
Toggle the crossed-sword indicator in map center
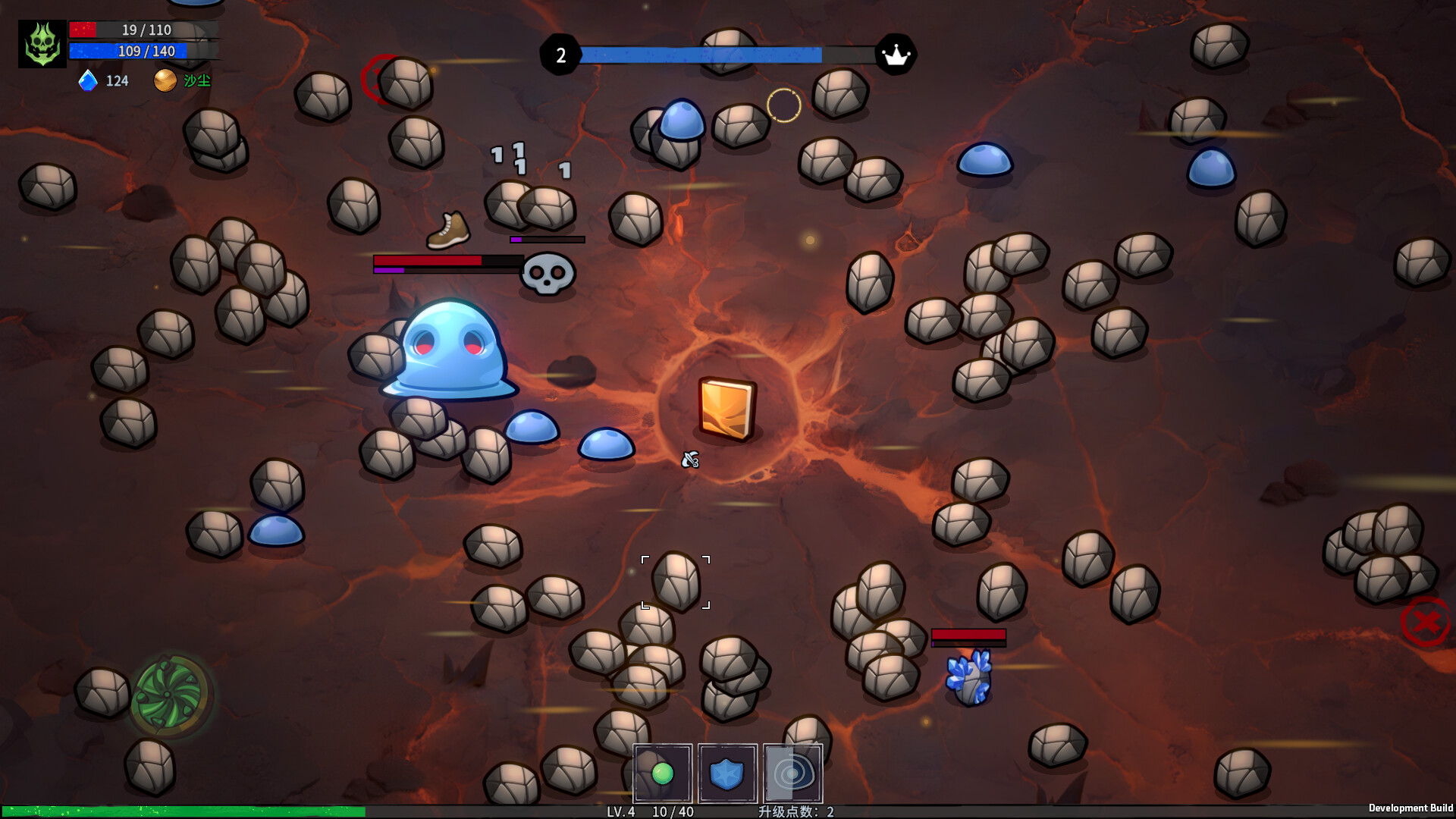click(x=689, y=460)
